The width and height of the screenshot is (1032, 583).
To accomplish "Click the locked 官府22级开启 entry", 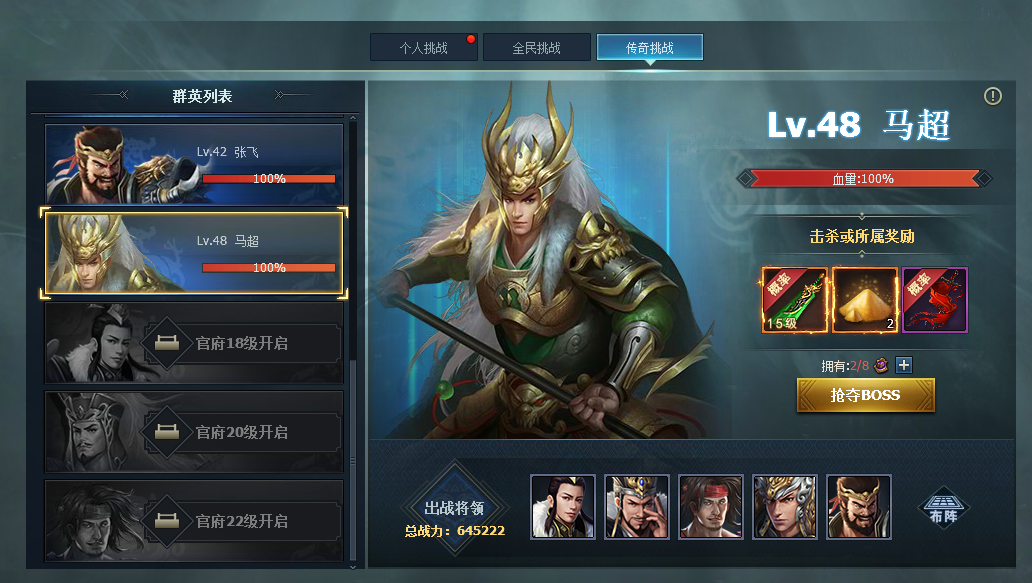I will (194, 521).
